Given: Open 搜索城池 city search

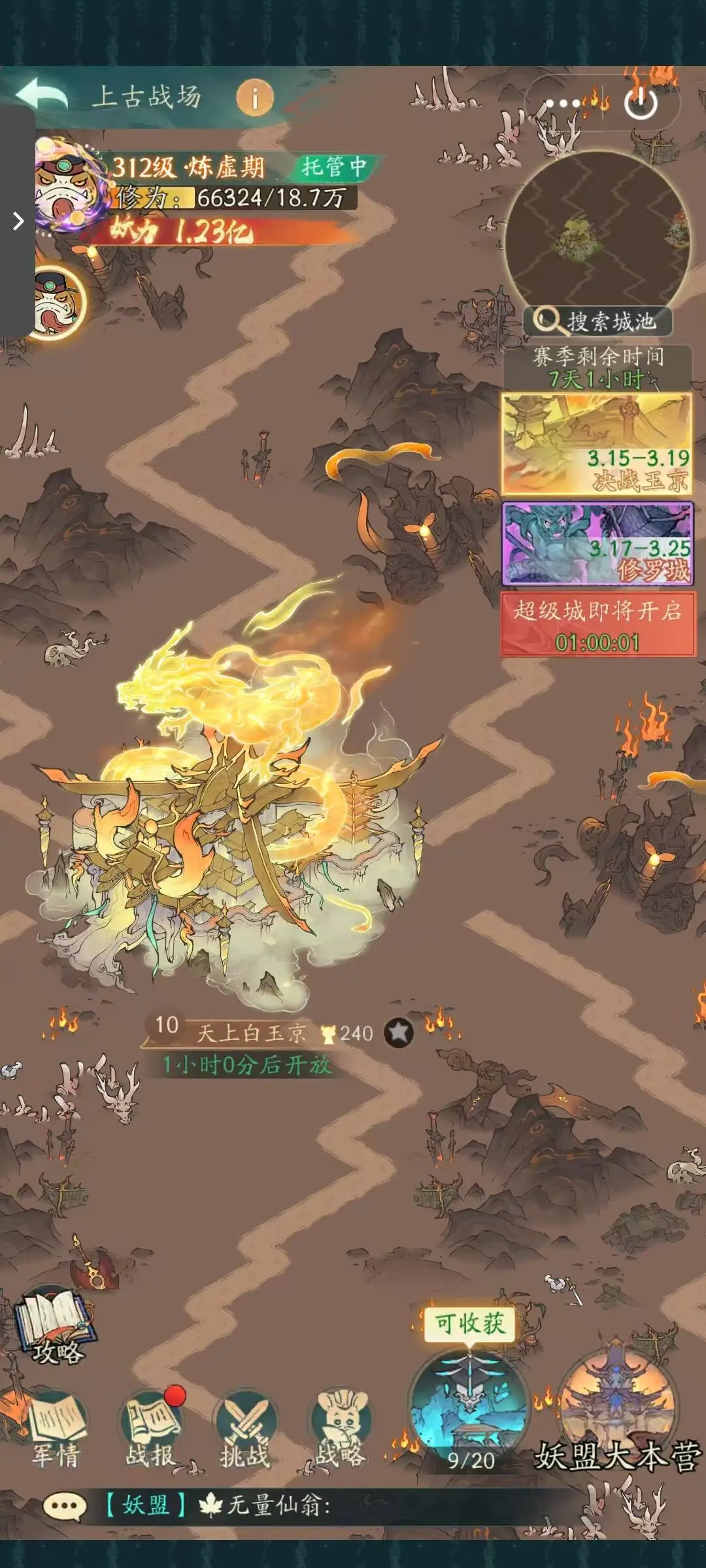Looking at the screenshot, I should pos(597,321).
